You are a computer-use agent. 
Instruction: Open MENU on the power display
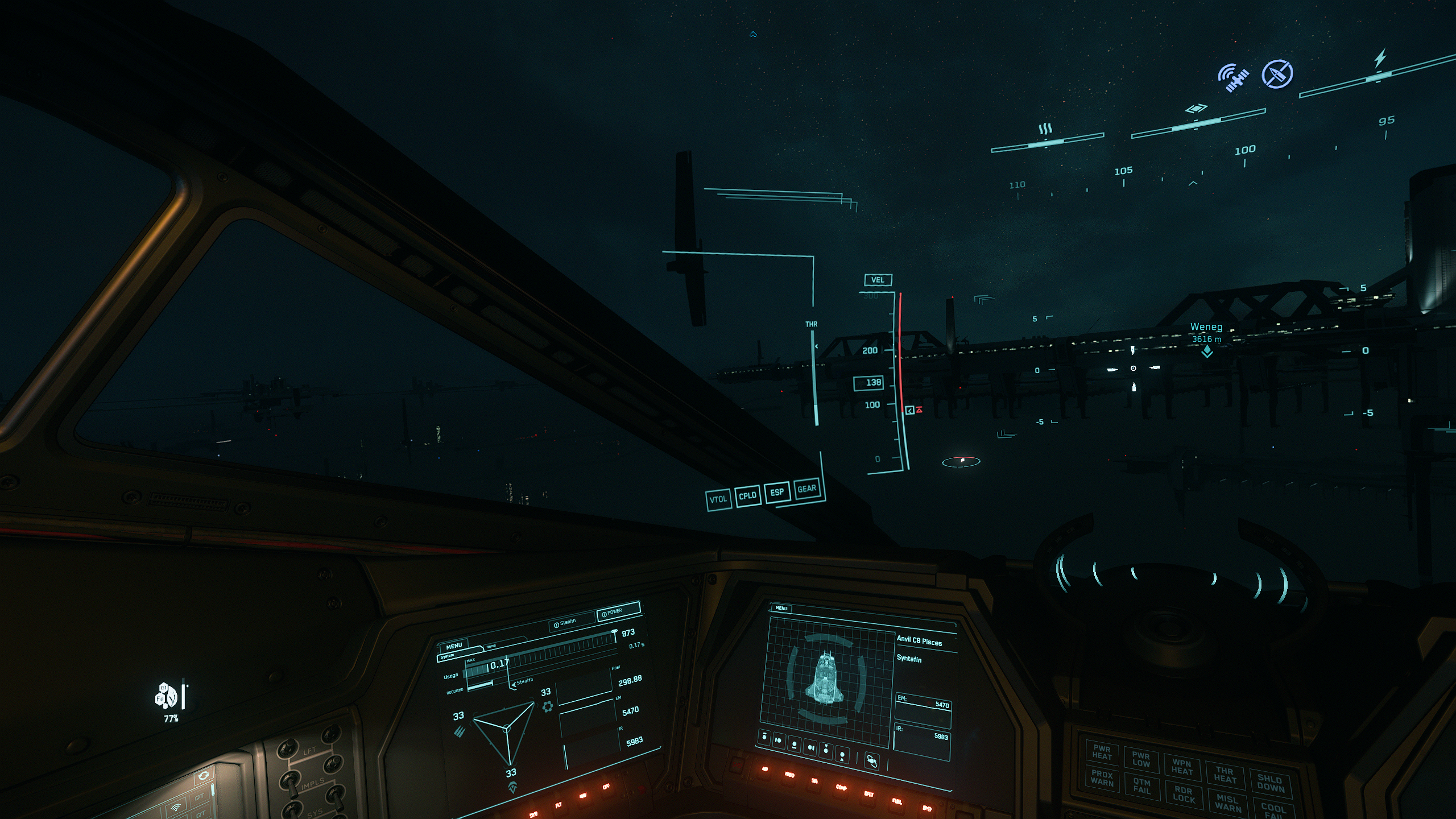coord(454,646)
